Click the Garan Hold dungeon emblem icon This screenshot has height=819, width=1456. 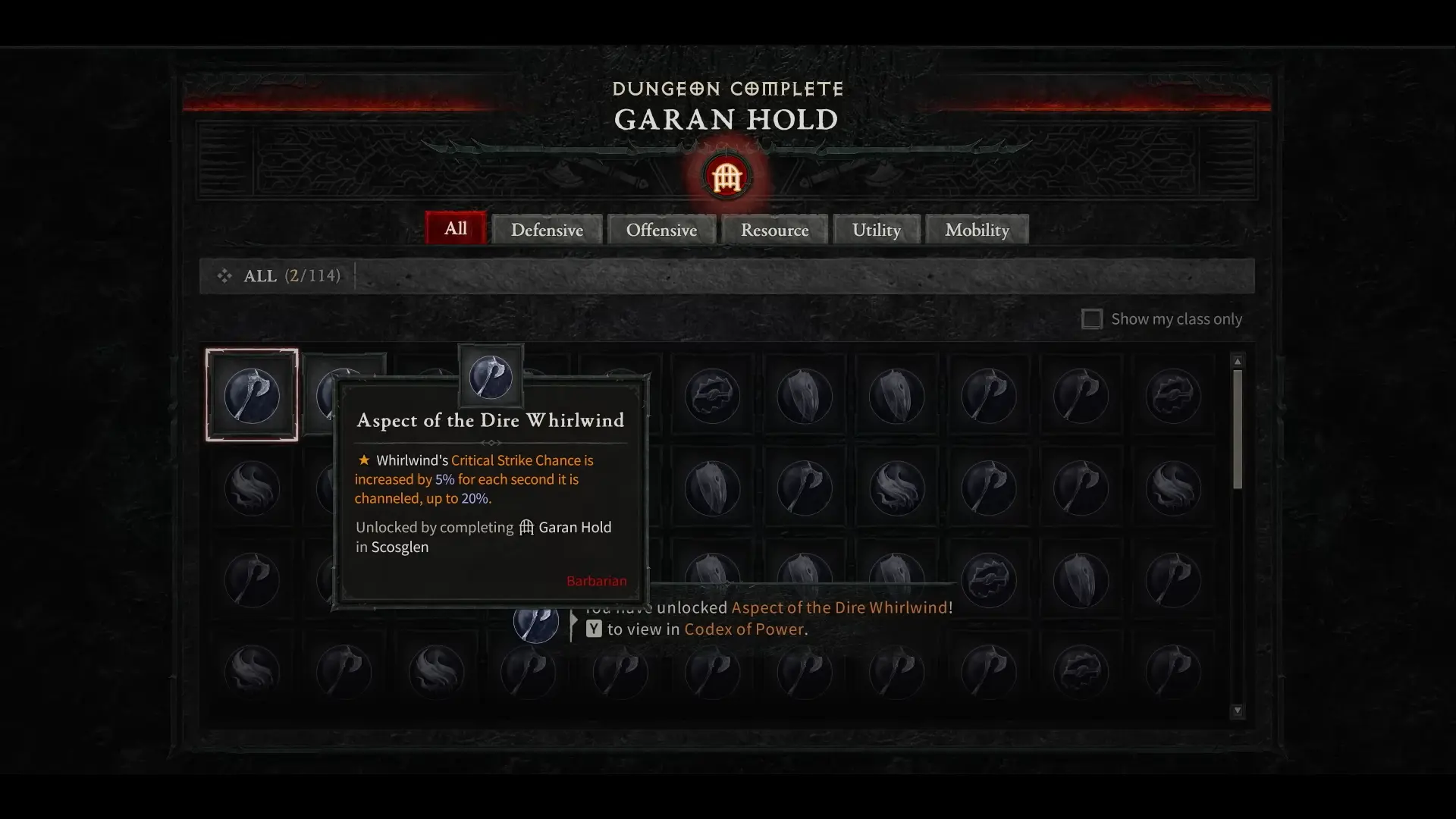click(x=726, y=177)
